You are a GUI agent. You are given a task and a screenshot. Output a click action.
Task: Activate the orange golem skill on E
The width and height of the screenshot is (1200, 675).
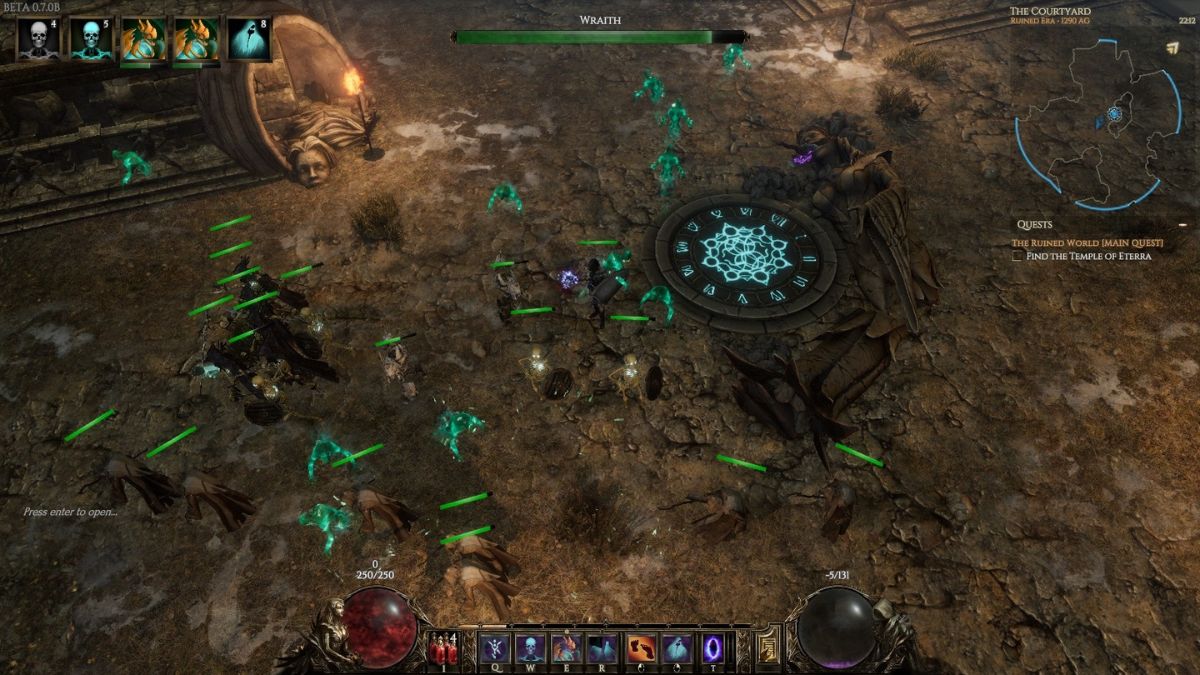click(x=566, y=649)
